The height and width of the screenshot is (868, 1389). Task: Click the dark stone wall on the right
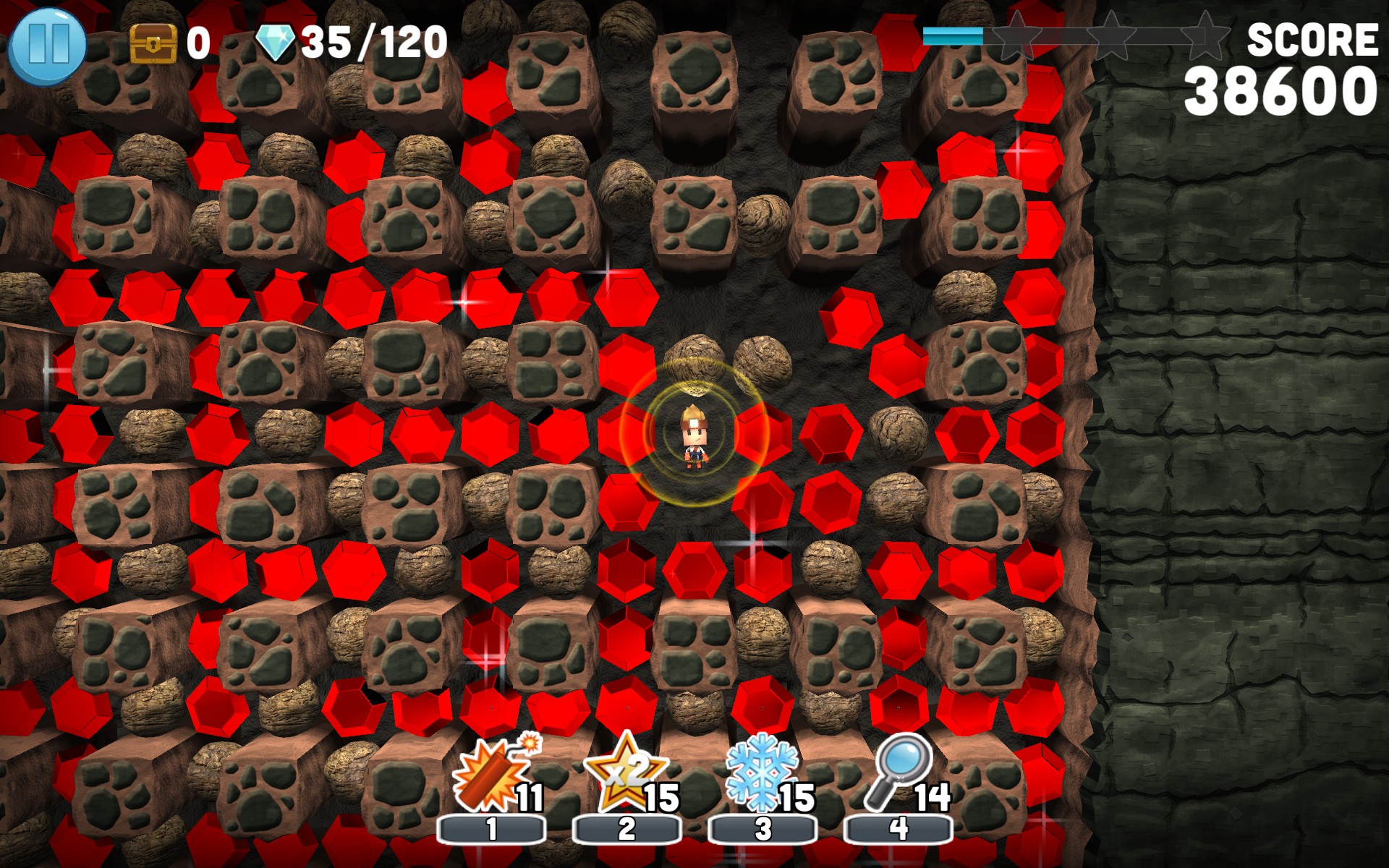pyautogui.click(x=1244, y=434)
